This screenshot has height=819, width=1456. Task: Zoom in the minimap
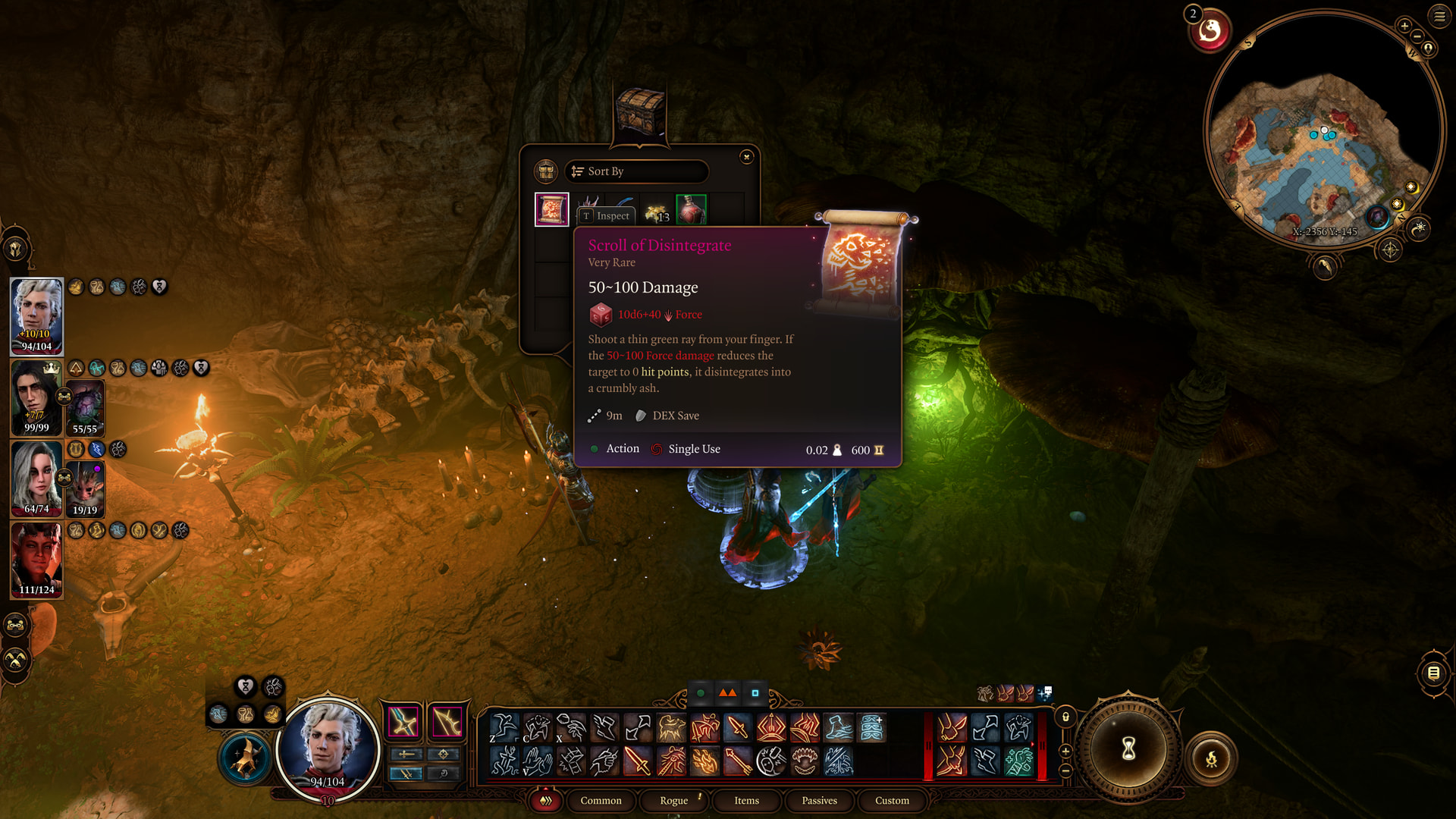[x=1404, y=26]
